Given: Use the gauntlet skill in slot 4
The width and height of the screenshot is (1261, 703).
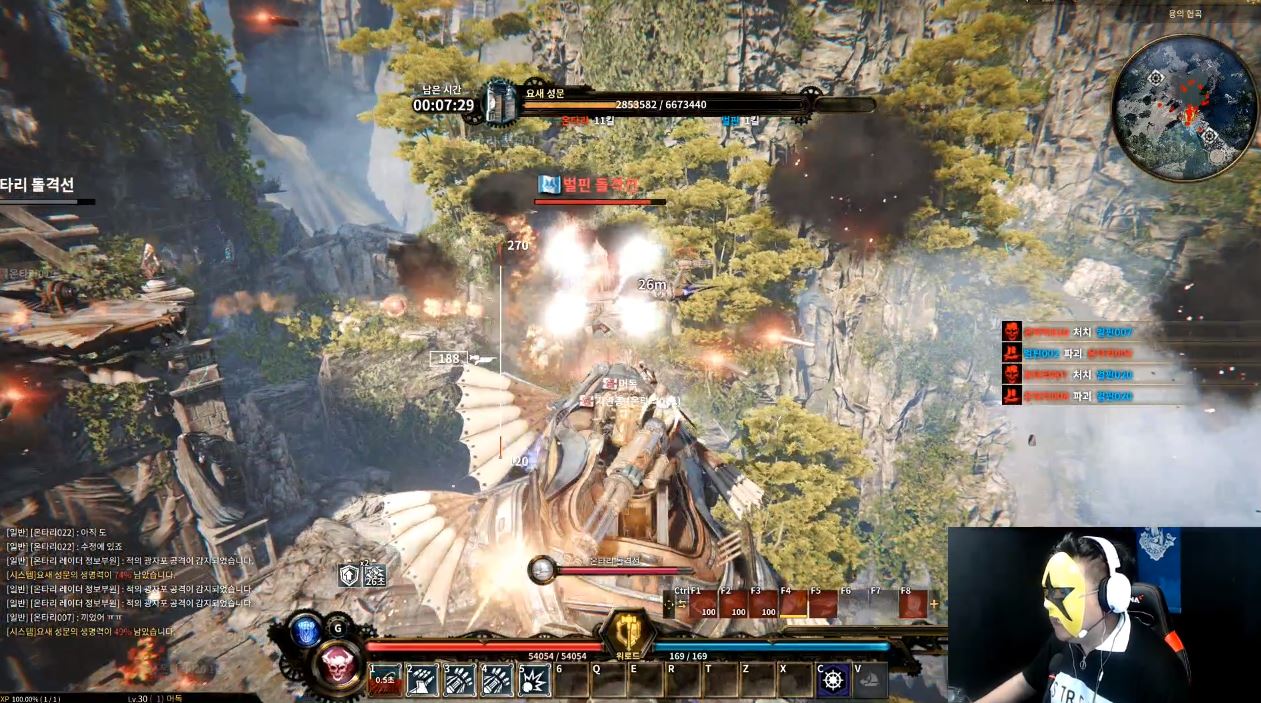Looking at the screenshot, I should pyautogui.click(x=497, y=680).
